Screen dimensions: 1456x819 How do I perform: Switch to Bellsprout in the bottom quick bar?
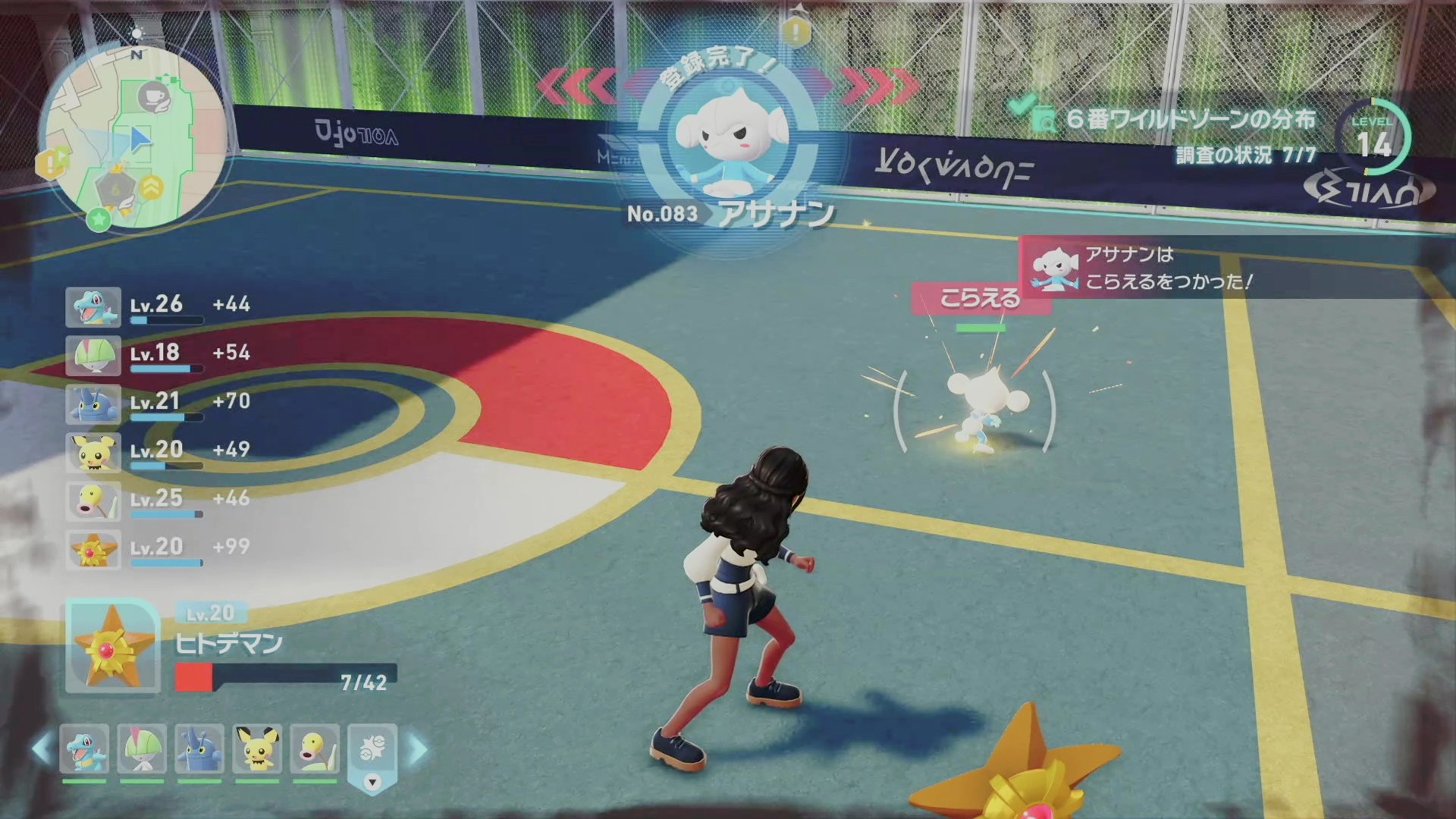[315, 748]
